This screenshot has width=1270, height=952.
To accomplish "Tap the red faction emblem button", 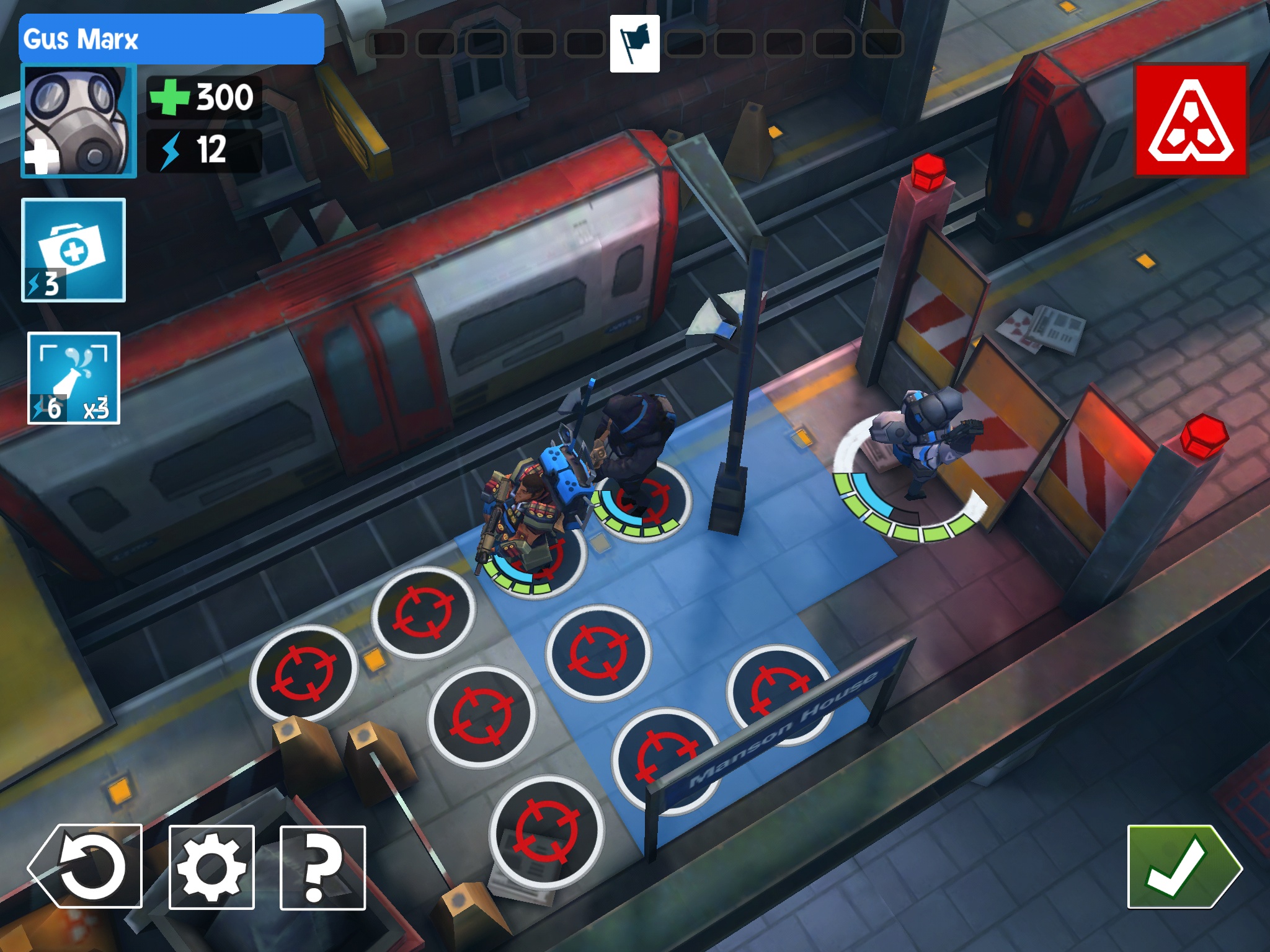I will click(x=1191, y=120).
